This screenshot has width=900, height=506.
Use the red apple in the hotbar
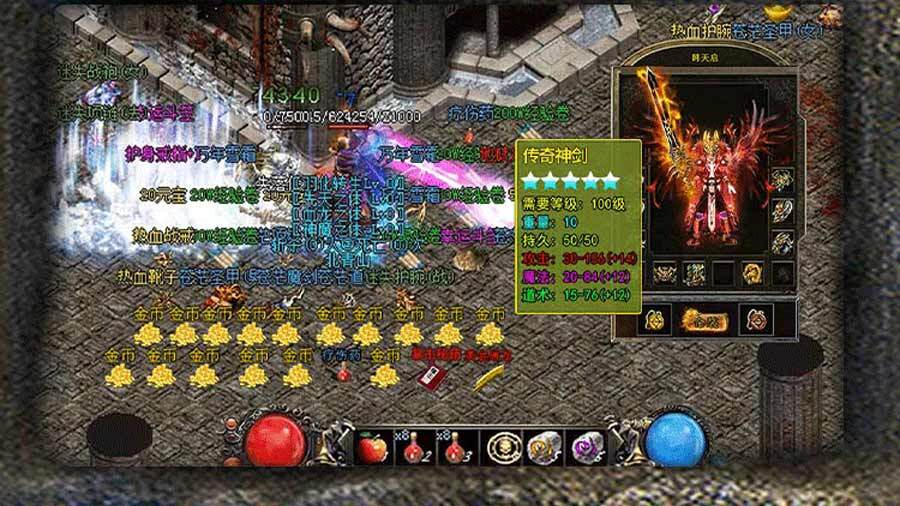(372, 448)
